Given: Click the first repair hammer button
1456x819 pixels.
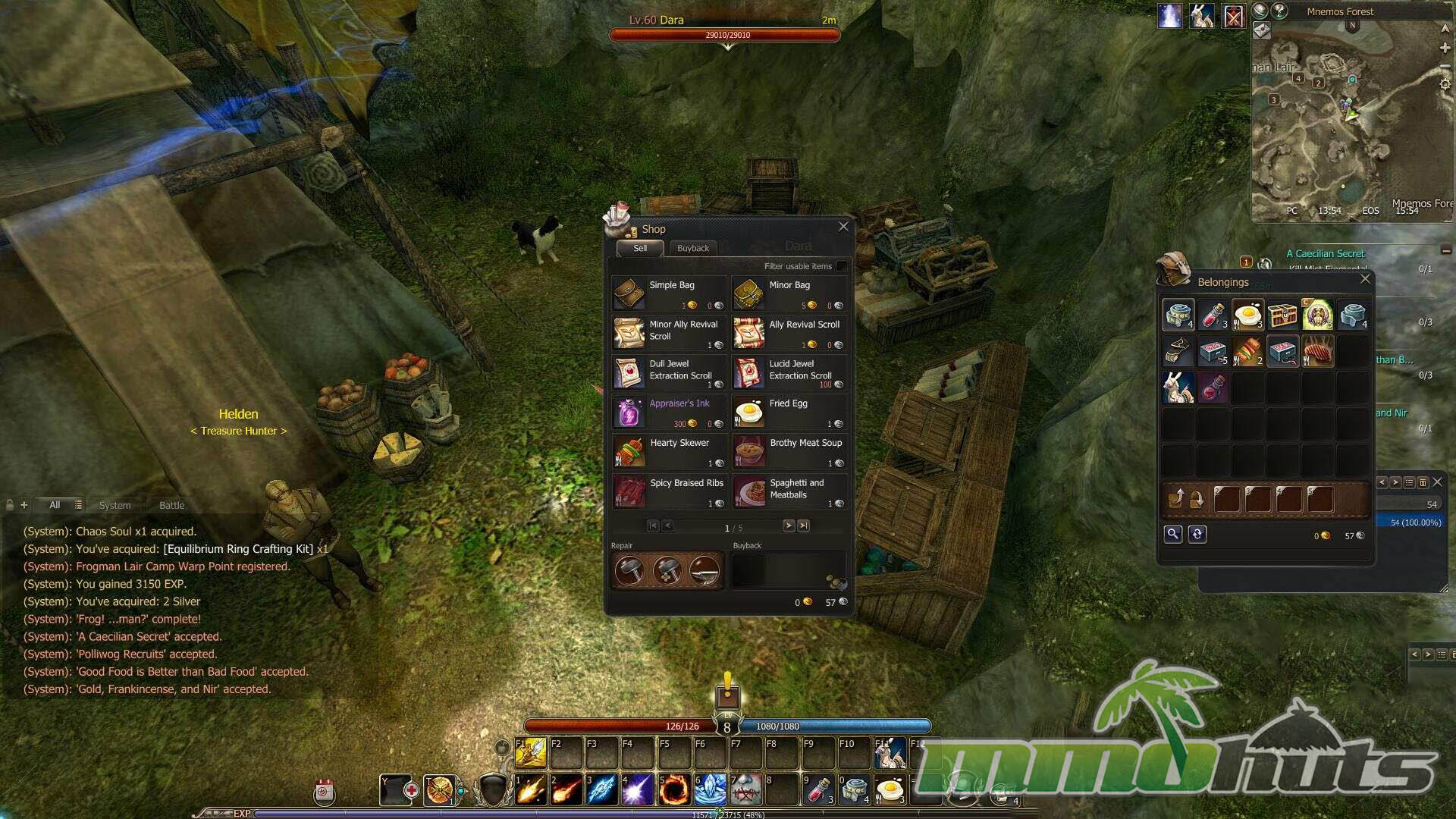Looking at the screenshot, I should click(629, 570).
